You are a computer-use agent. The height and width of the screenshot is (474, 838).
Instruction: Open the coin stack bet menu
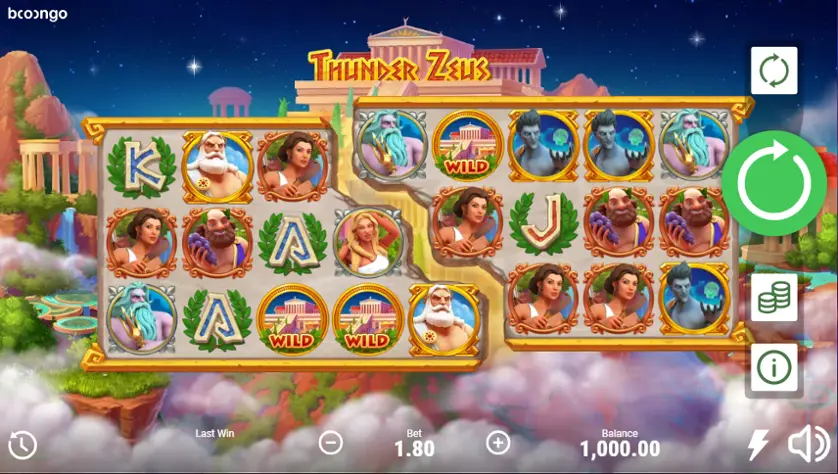click(774, 298)
